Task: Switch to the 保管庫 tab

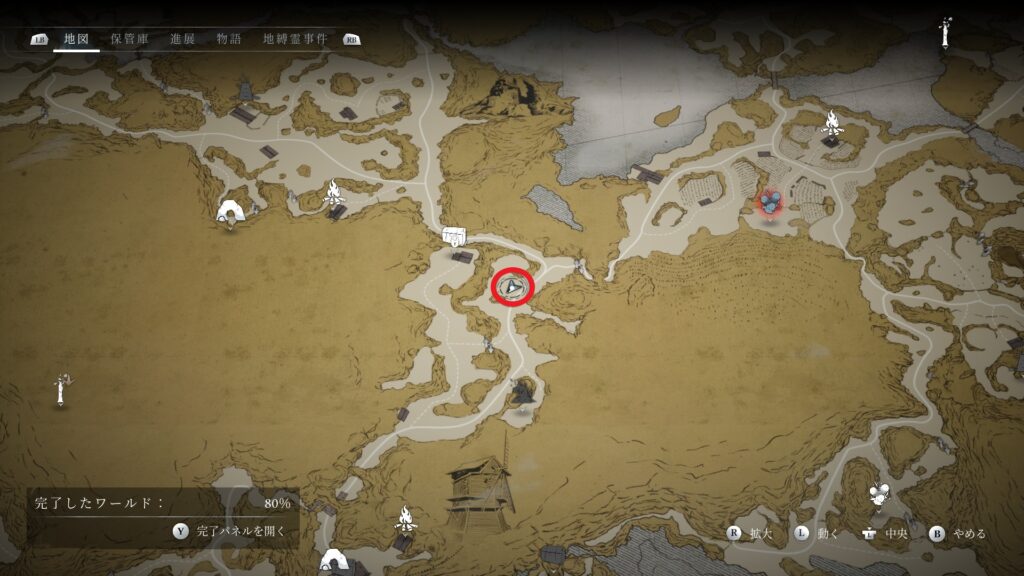Action: pyautogui.click(x=129, y=39)
